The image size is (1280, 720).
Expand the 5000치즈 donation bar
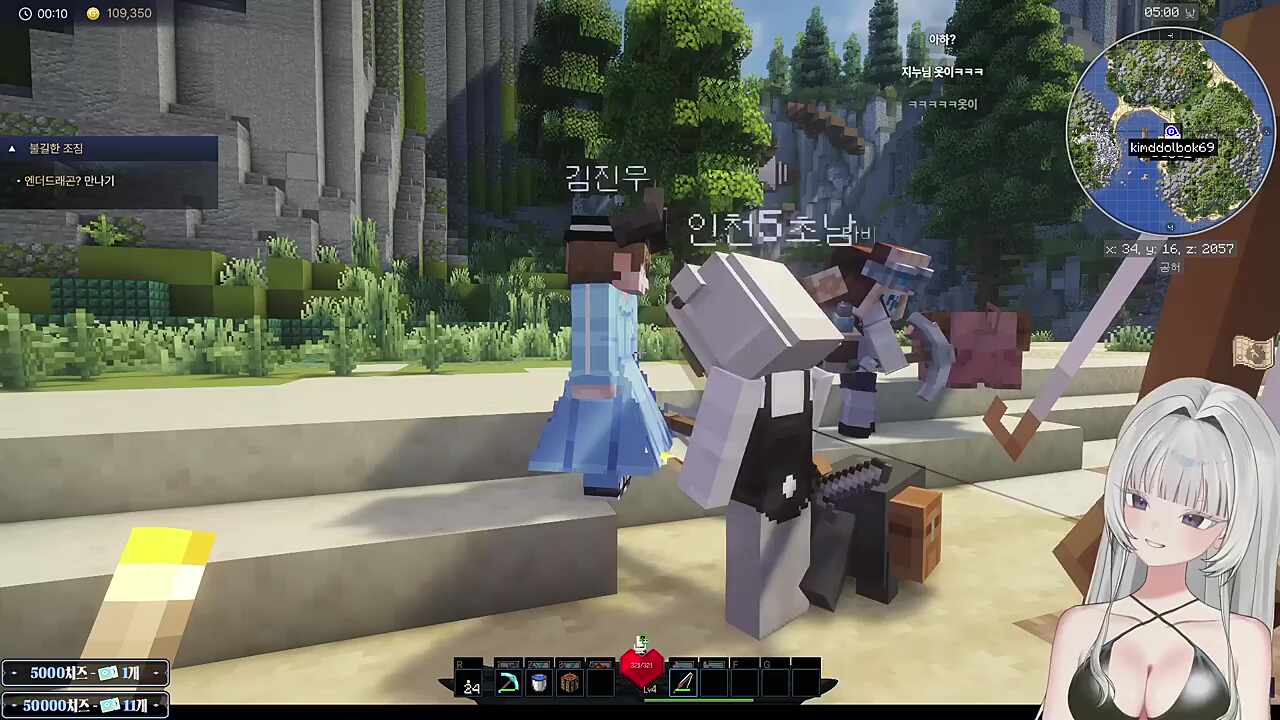pos(84,673)
